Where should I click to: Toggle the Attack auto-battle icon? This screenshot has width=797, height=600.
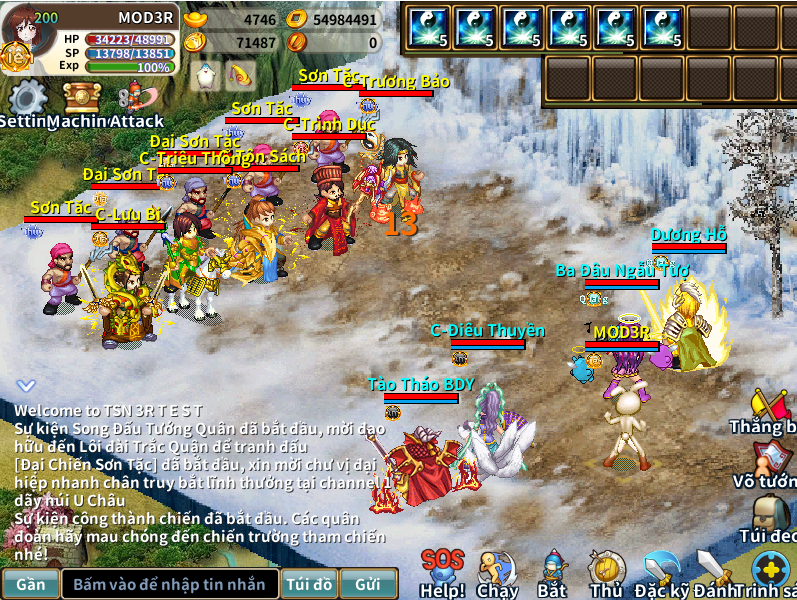point(135,100)
